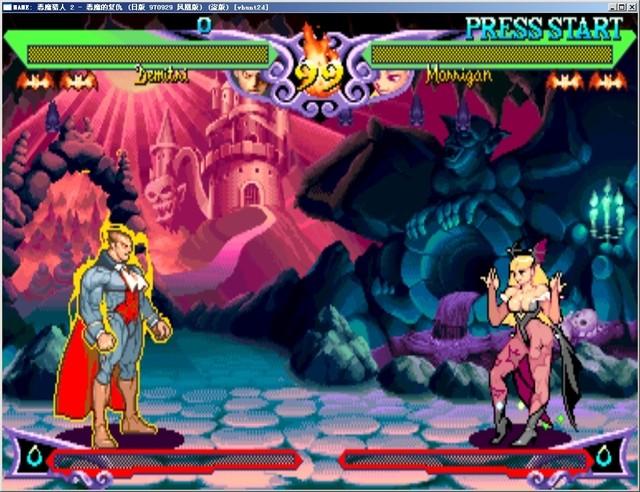Click Morrigan's portrait beside the timer
Image resolution: width=640 pixels, height=492 pixels.
384,82
